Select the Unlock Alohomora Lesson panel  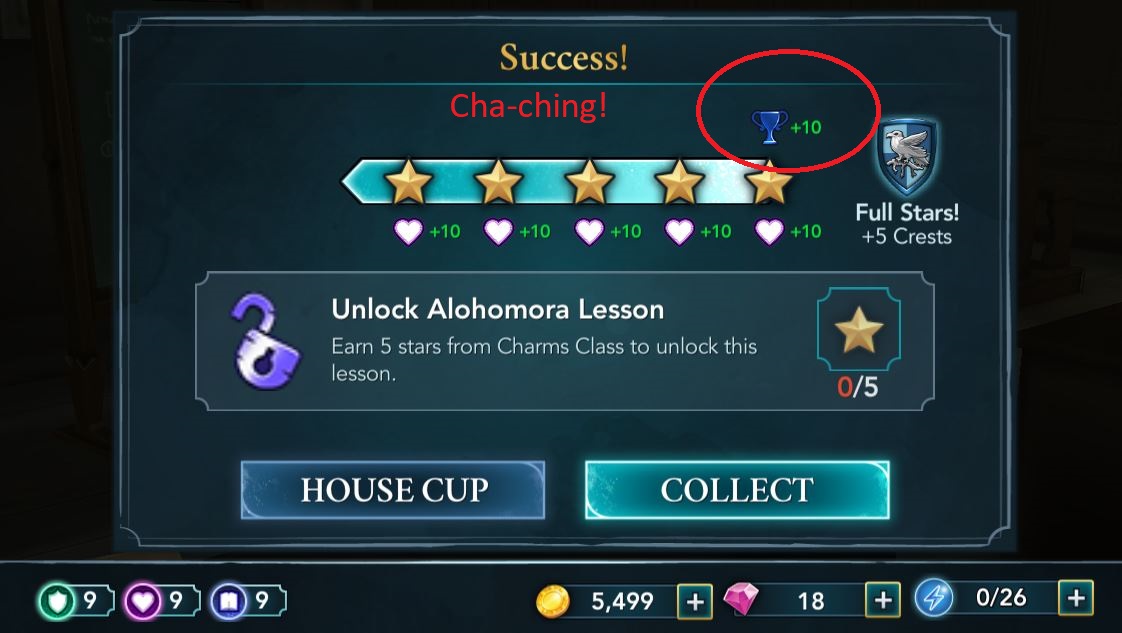click(564, 341)
